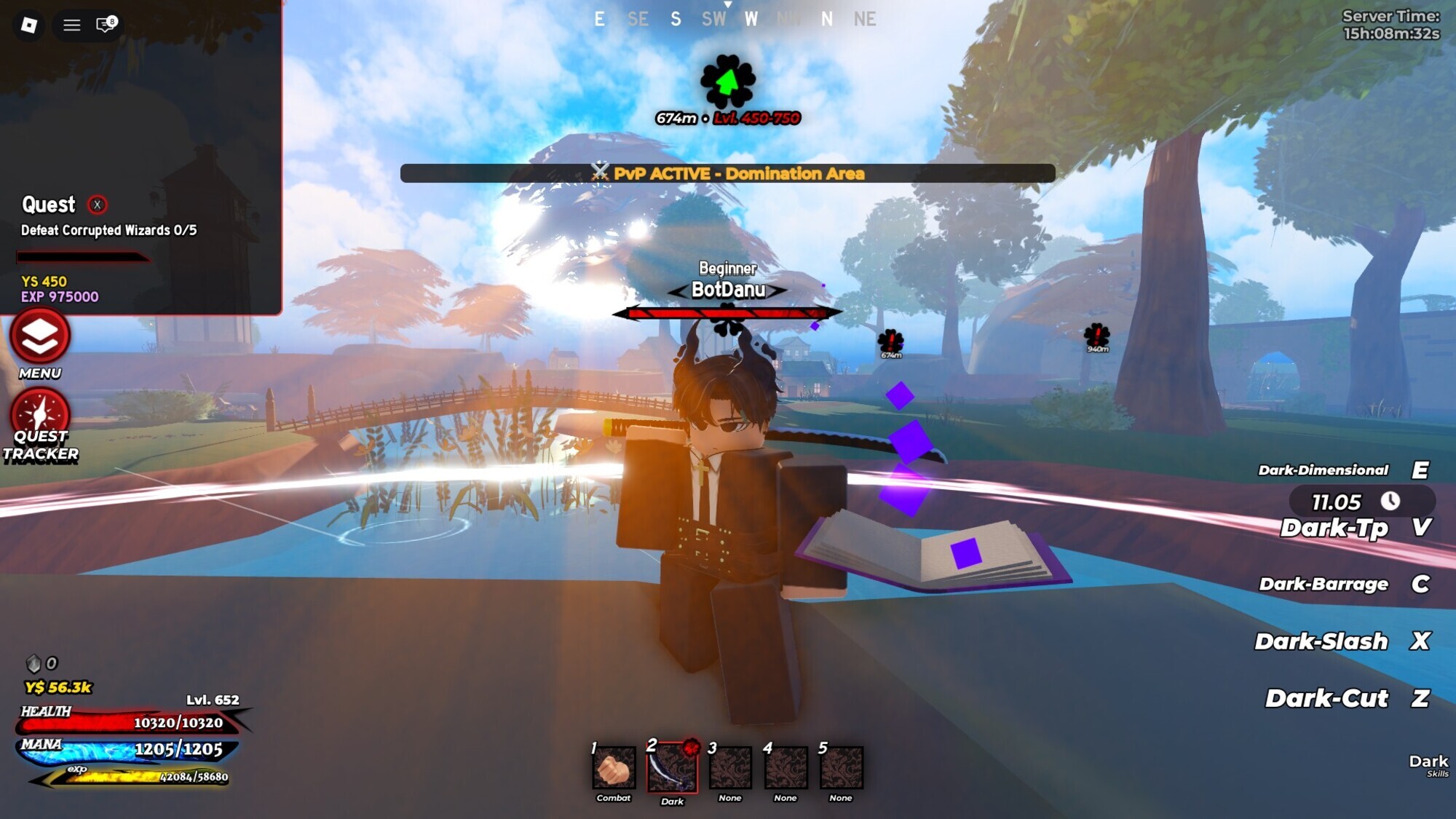The height and width of the screenshot is (819, 1456).
Task: Open the hamburger list menu
Action: tap(71, 25)
